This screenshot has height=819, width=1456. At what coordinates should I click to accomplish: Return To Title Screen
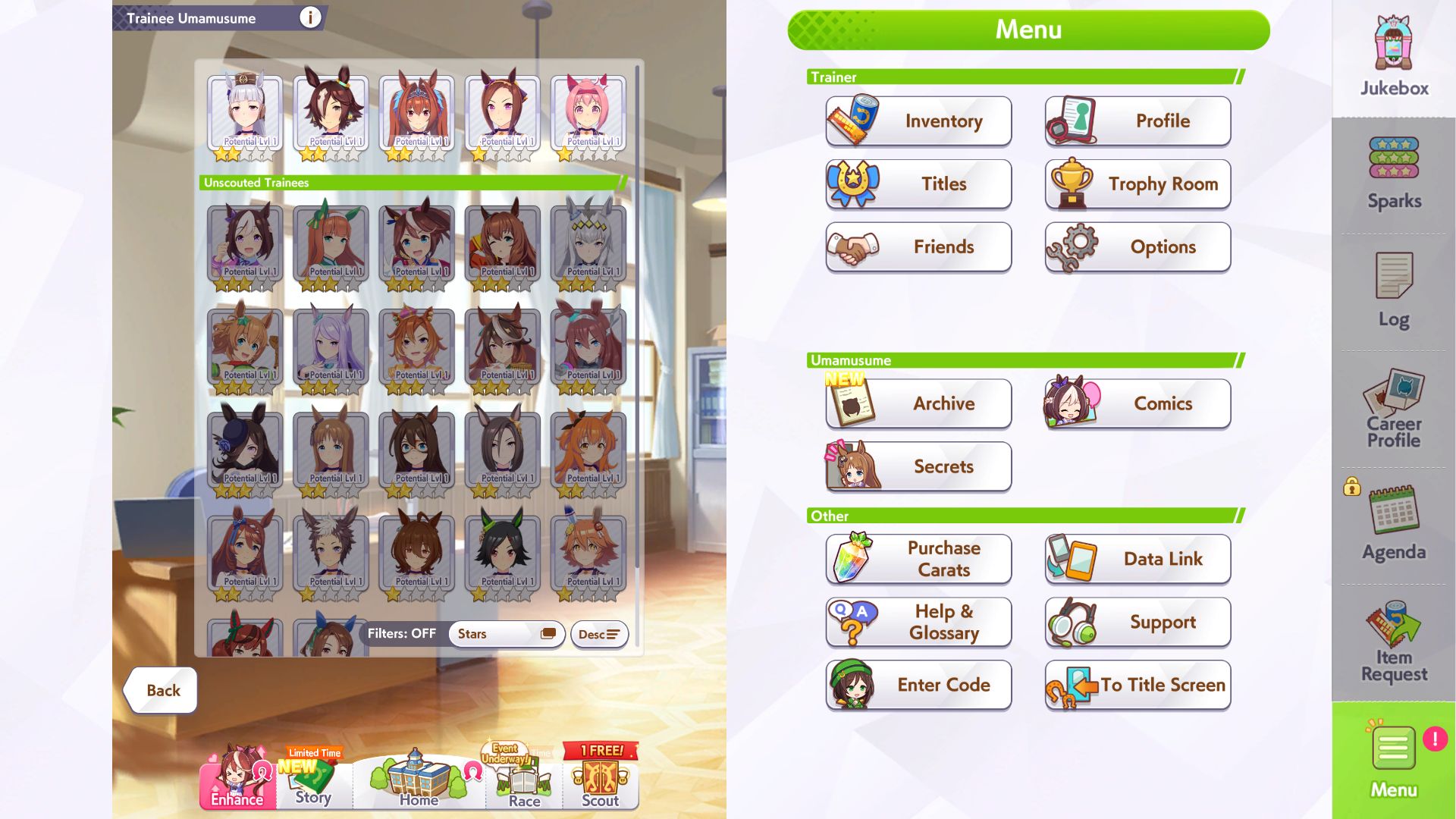pyautogui.click(x=1137, y=685)
